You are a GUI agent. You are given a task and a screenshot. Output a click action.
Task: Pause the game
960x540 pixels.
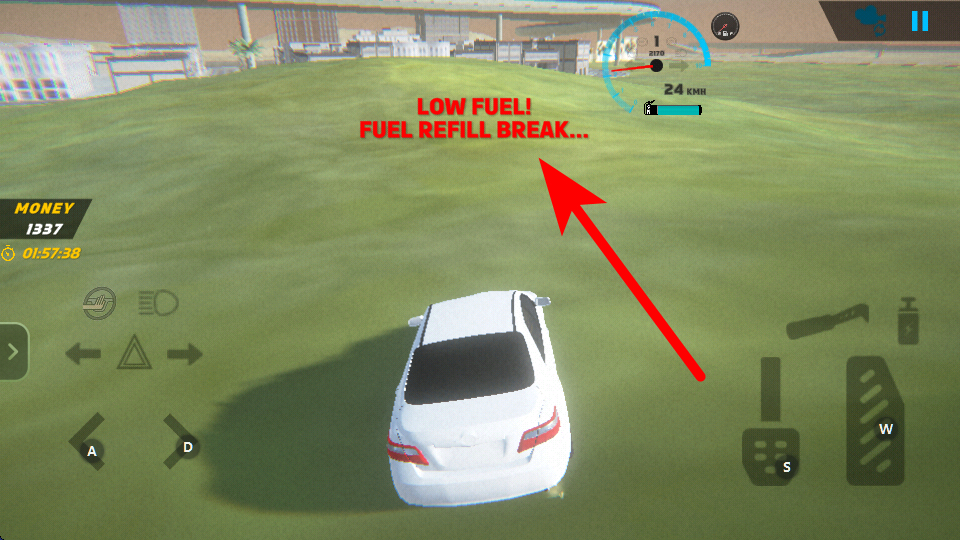click(920, 21)
